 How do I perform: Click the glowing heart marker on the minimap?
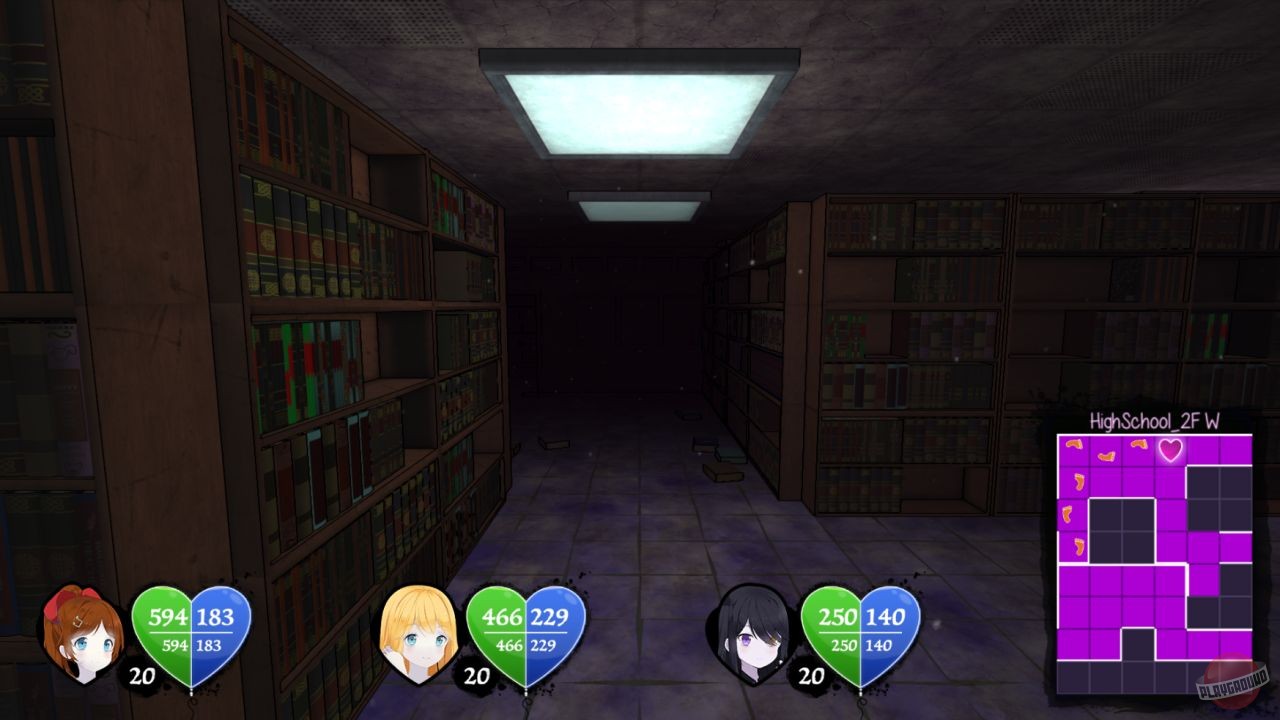[x=1170, y=451]
